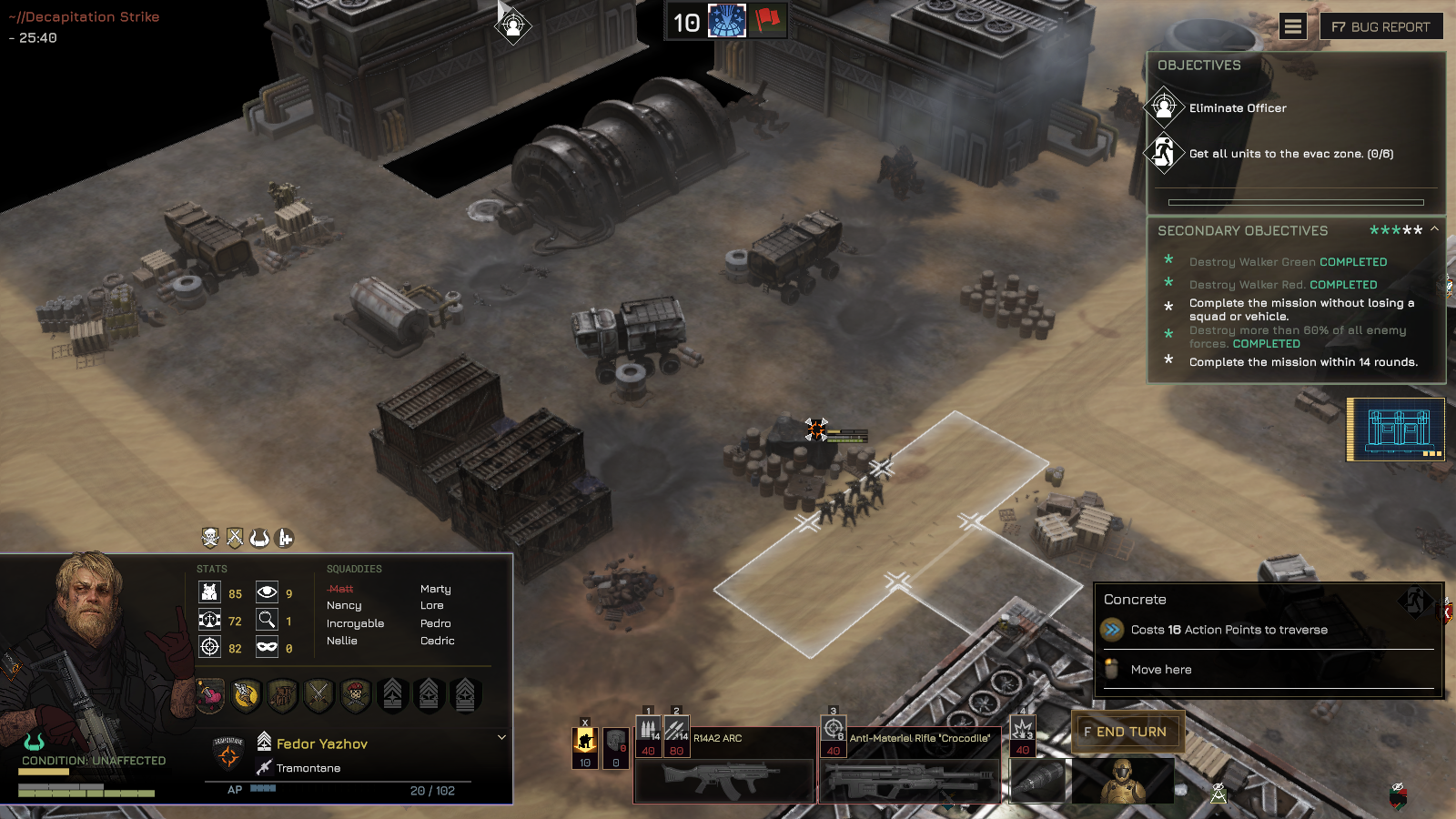1456x819 pixels.
Task: Click the Eliminate Officer objective
Action: tap(1238, 108)
